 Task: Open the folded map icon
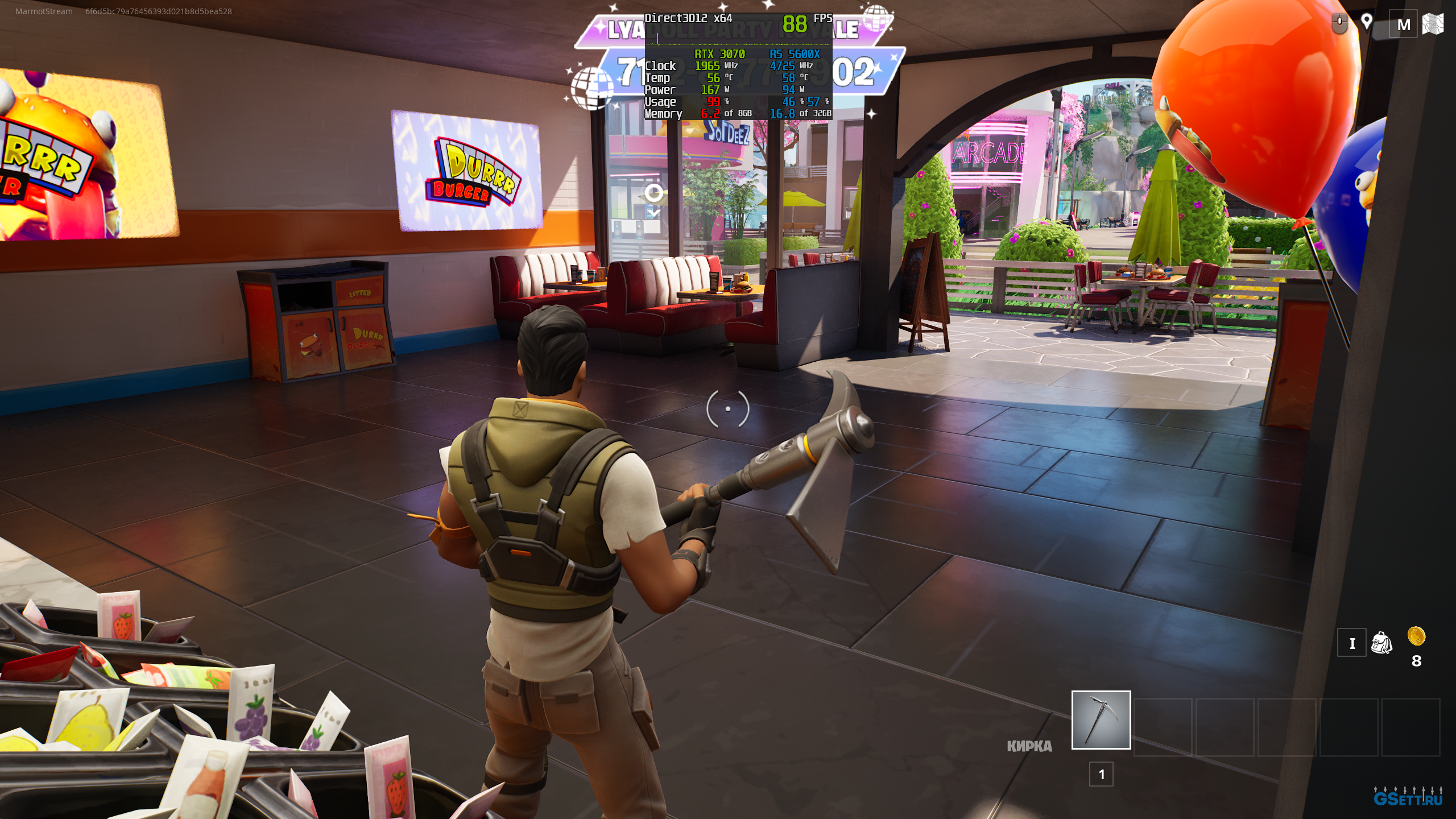1433,24
